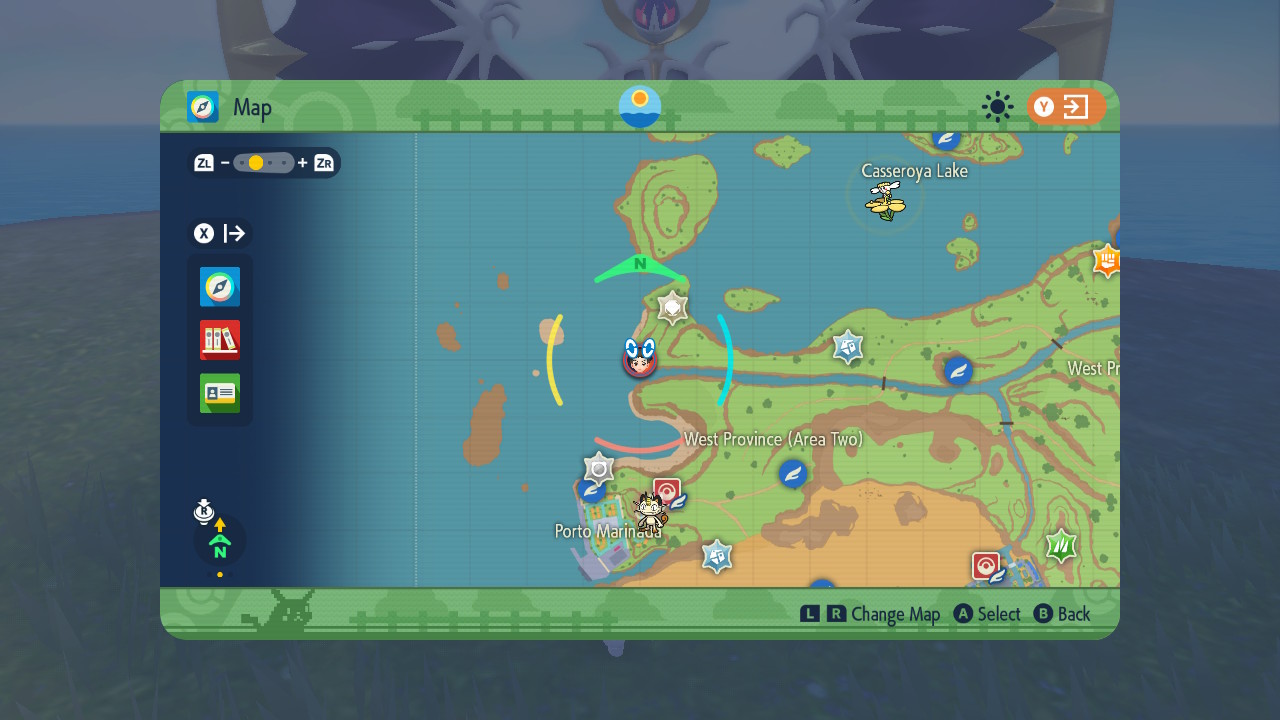1280x720 pixels.
Task: Click the daytime indicator at top center
Action: [x=640, y=106]
